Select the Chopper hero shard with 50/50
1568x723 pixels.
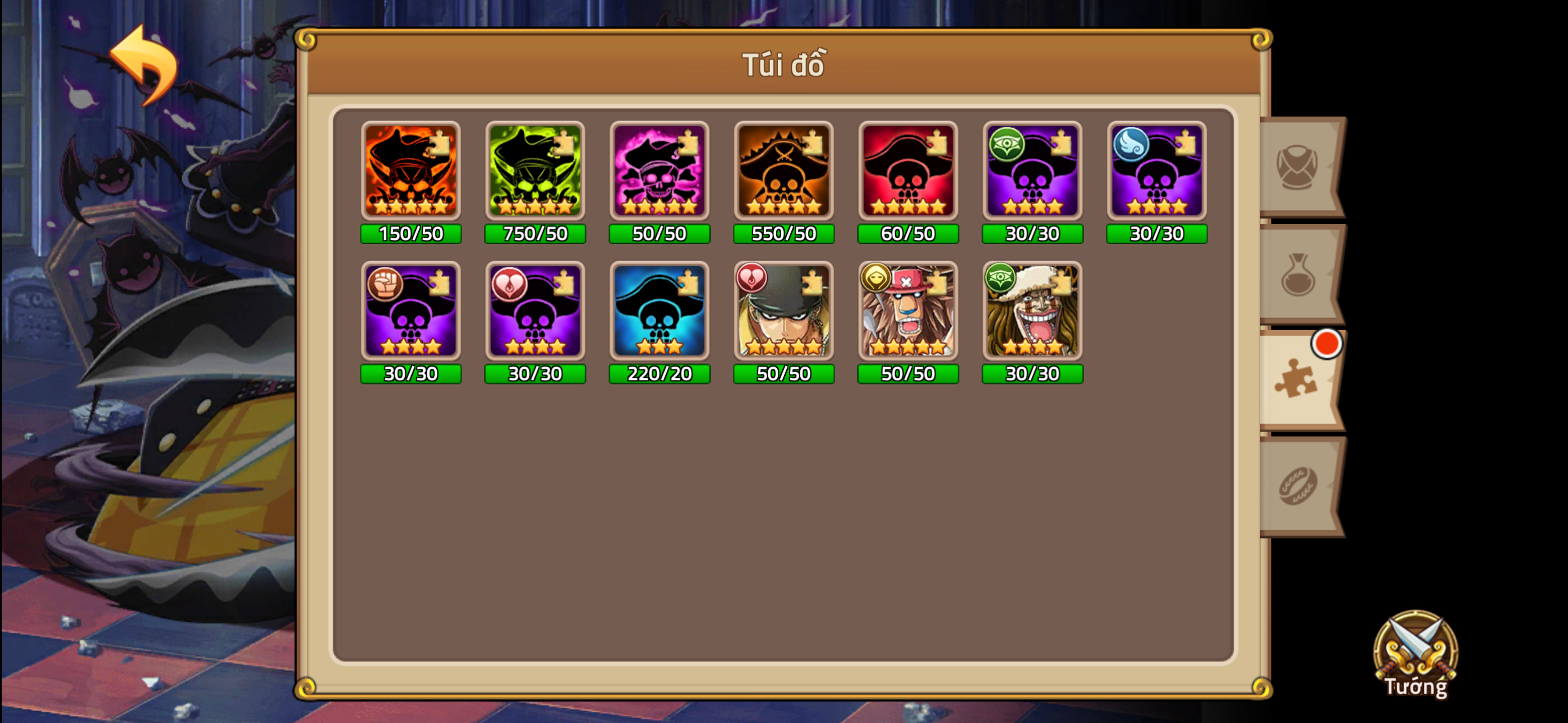907,312
